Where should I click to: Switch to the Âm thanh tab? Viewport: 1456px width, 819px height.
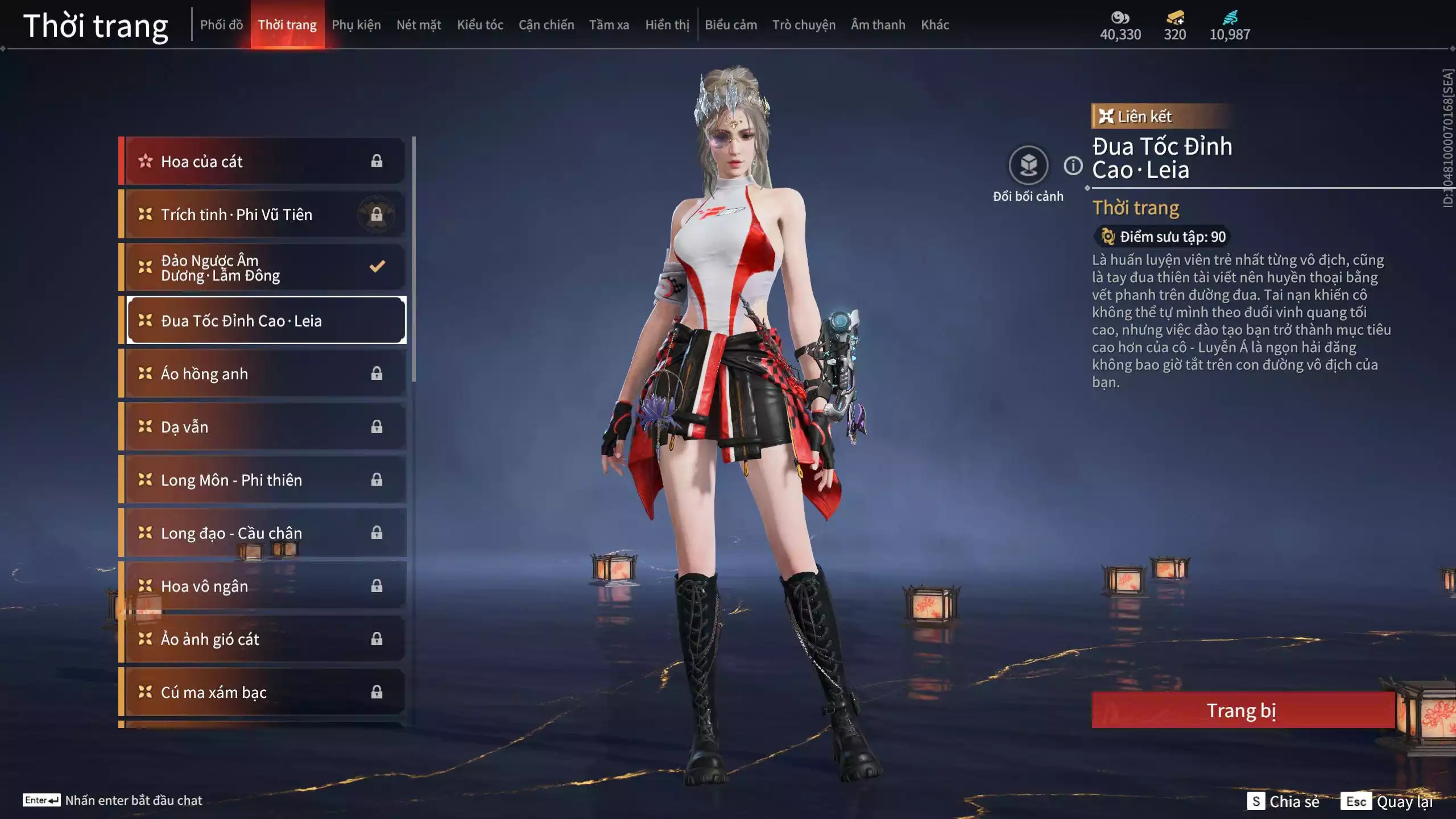(x=878, y=25)
